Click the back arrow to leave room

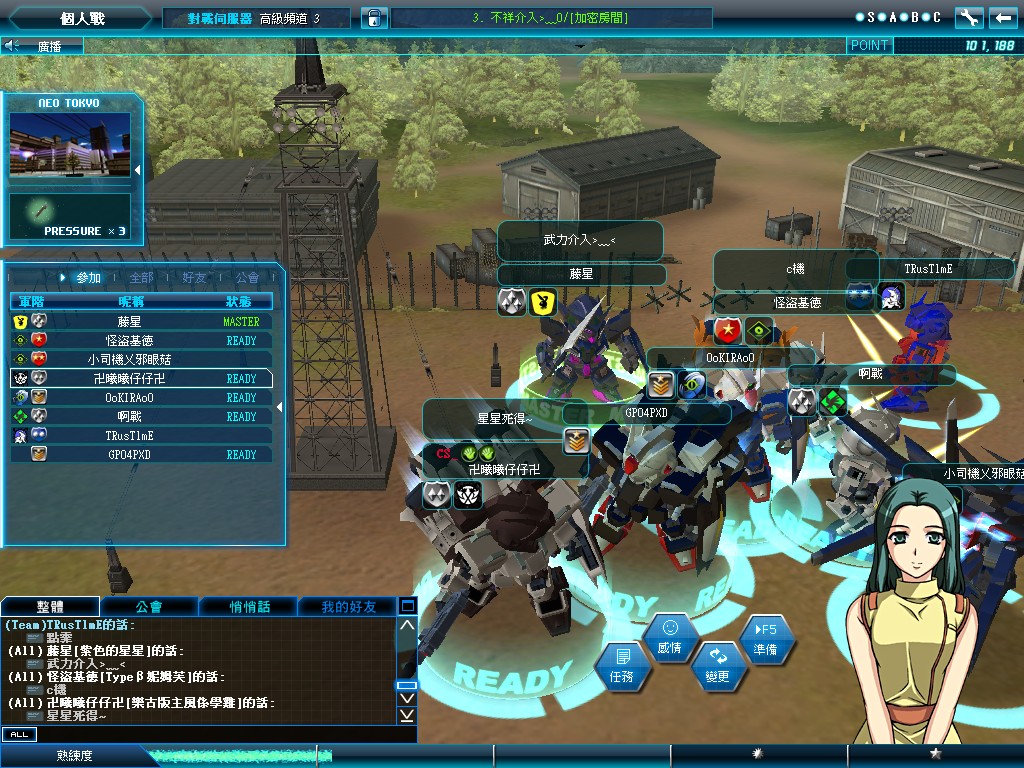(1002, 18)
